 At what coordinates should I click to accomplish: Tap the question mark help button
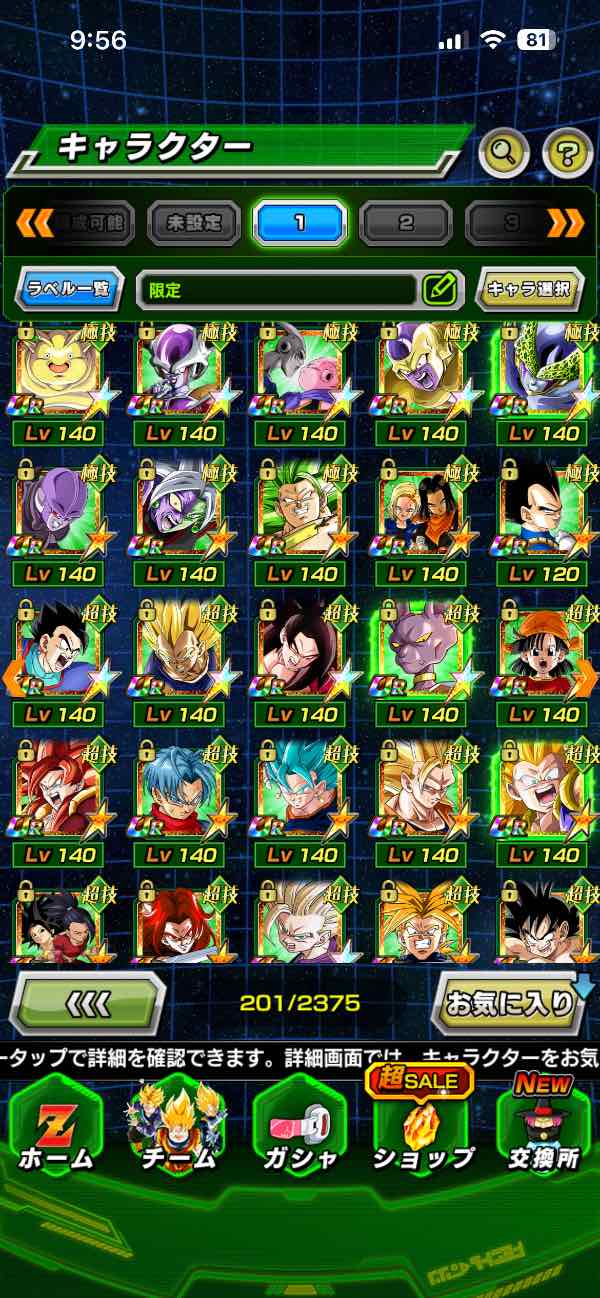[x=566, y=153]
